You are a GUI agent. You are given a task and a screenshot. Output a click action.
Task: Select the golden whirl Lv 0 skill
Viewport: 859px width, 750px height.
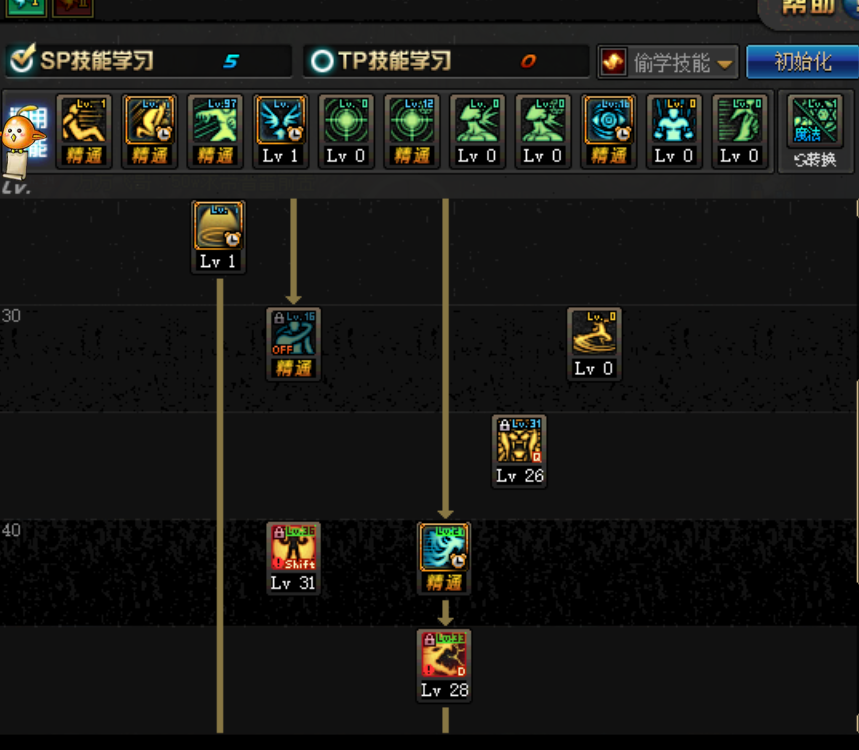click(x=594, y=334)
